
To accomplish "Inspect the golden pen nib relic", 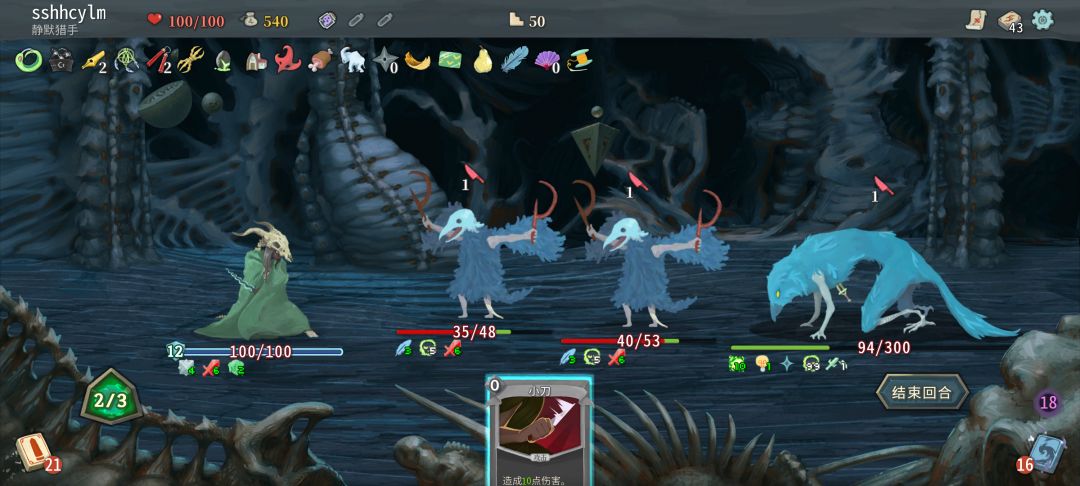I will pos(92,60).
